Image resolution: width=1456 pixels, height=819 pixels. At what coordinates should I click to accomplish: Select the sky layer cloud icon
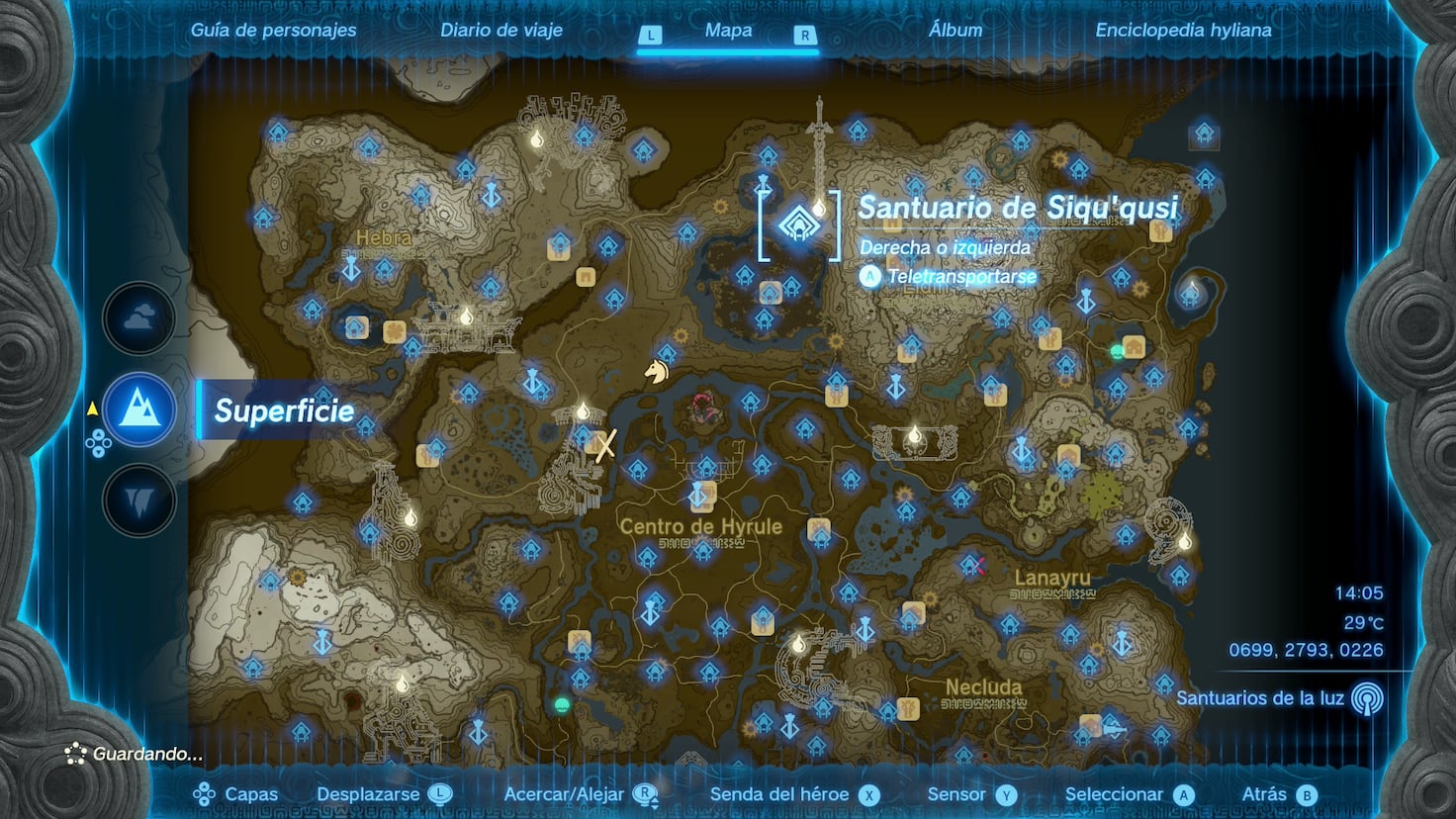tap(138, 318)
